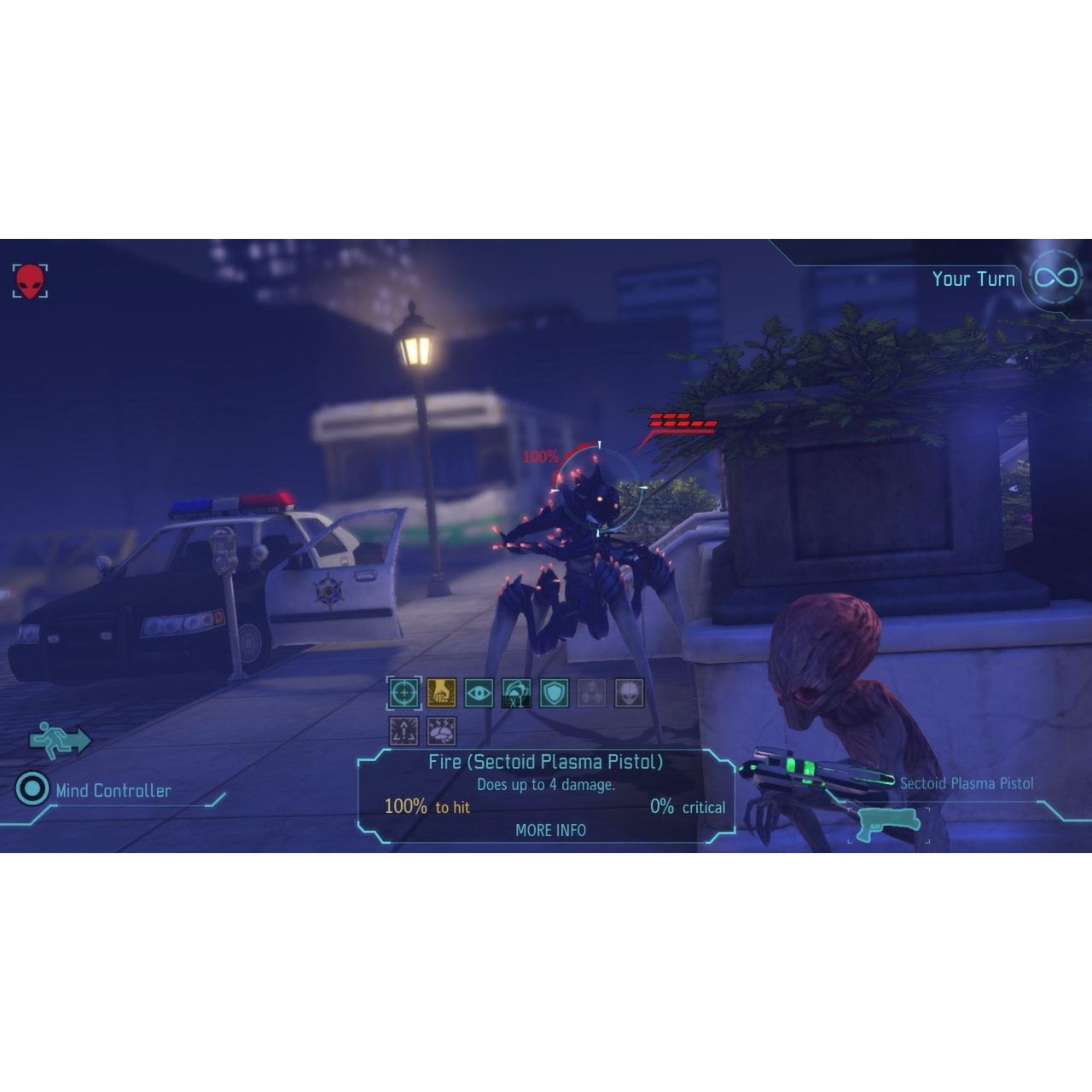
Task: Select the yellow grab ability icon
Action: (442, 693)
